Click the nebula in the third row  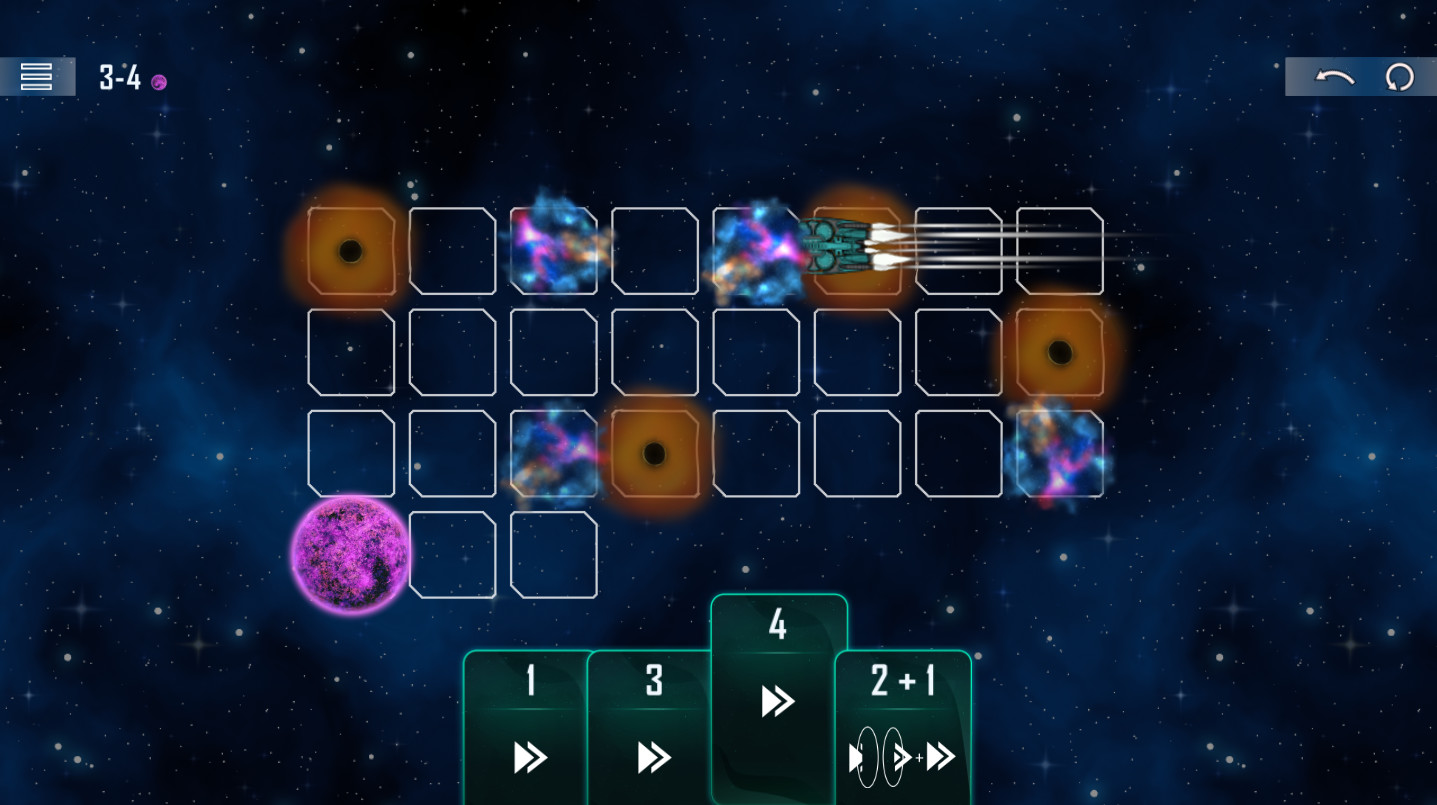click(x=553, y=452)
